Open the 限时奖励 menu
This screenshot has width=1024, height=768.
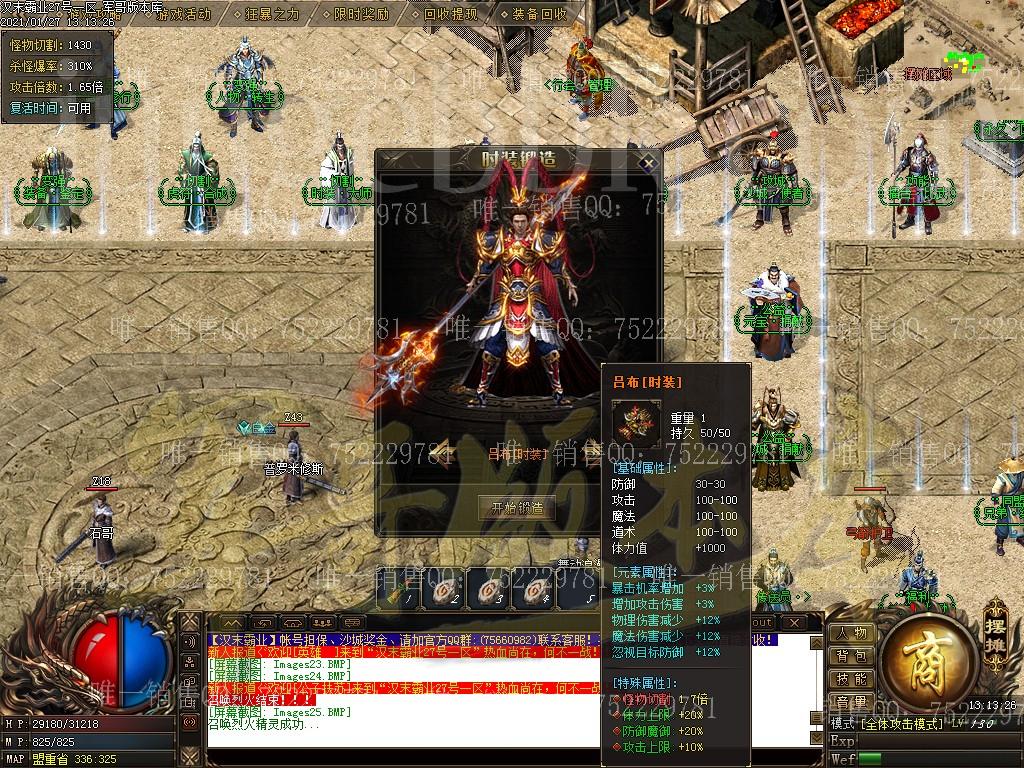361,14
